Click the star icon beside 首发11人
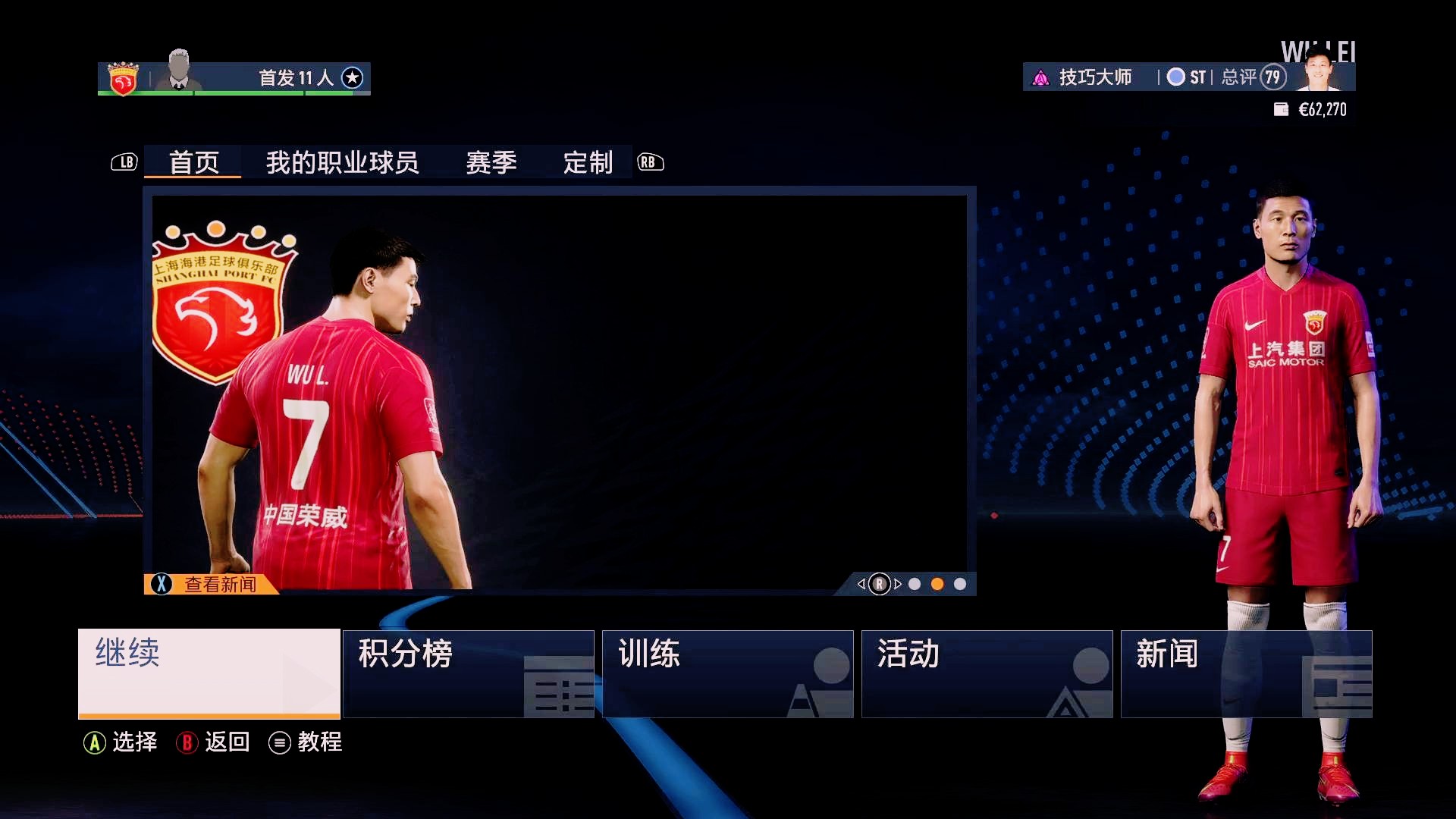This screenshot has width=1456, height=819. tap(351, 78)
